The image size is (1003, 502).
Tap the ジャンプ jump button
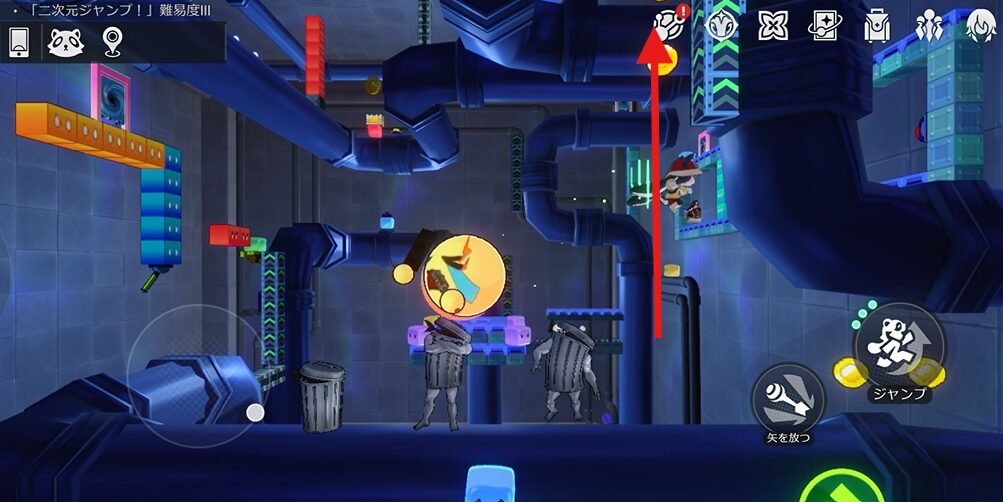(x=900, y=346)
